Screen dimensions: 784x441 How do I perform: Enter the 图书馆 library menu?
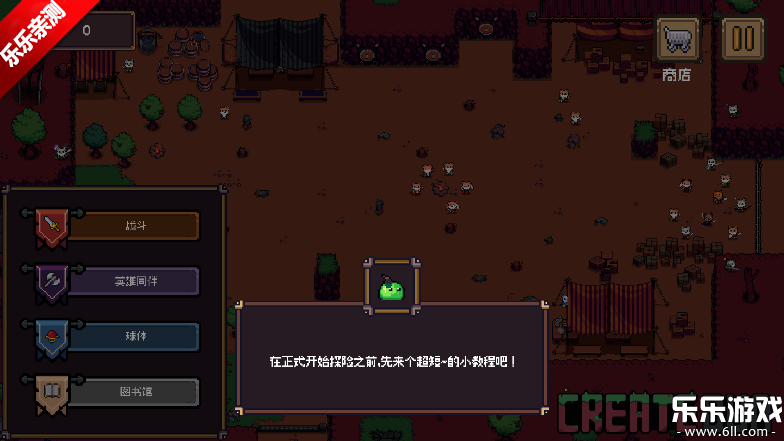click(134, 391)
